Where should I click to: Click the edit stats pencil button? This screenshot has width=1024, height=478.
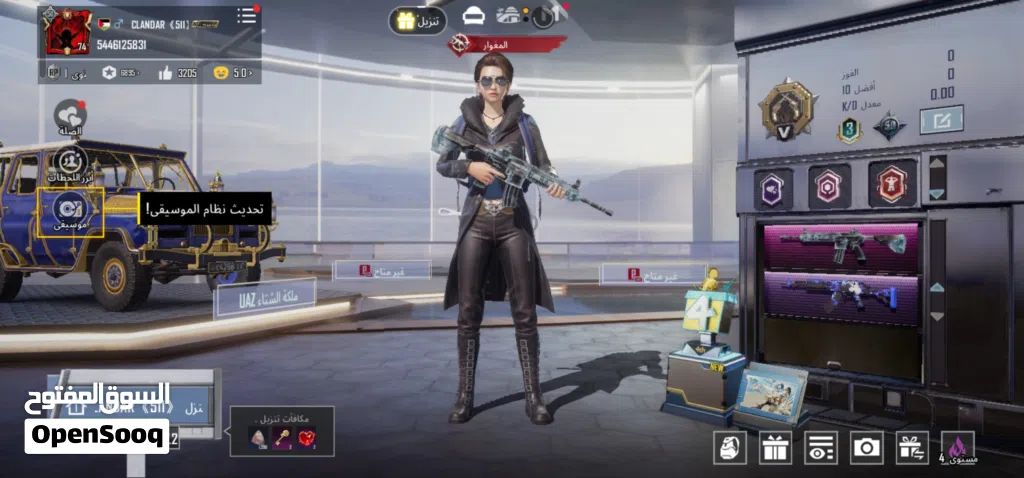[940, 120]
